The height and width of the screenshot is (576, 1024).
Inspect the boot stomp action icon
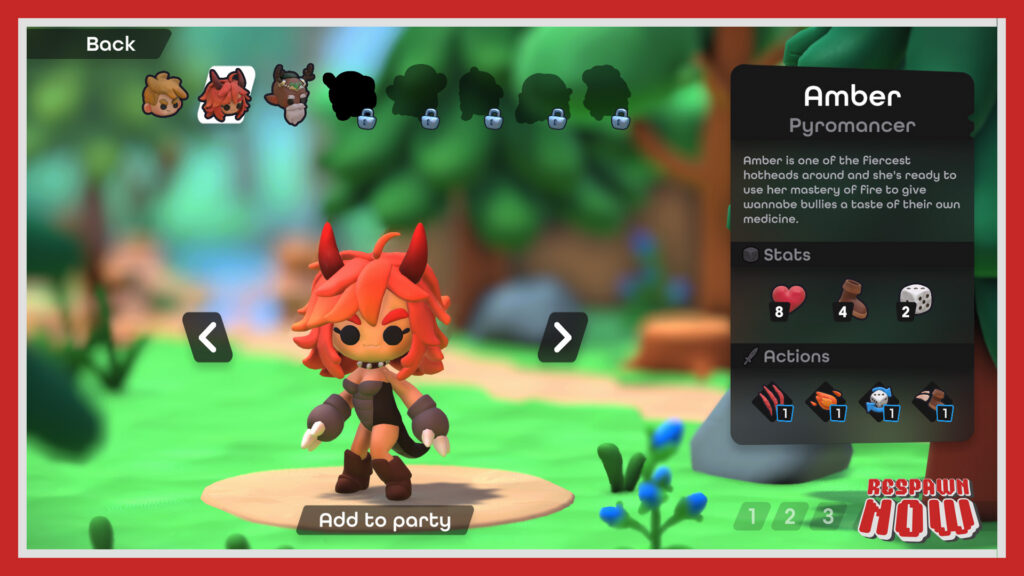[930, 402]
